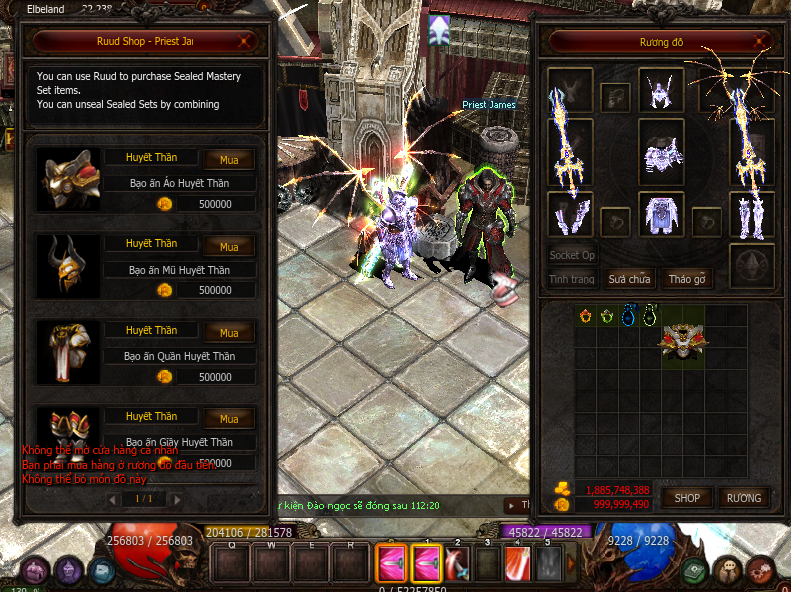Select the equipped boots slot
This screenshot has width=791, height=592.
(x=750, y=216)
